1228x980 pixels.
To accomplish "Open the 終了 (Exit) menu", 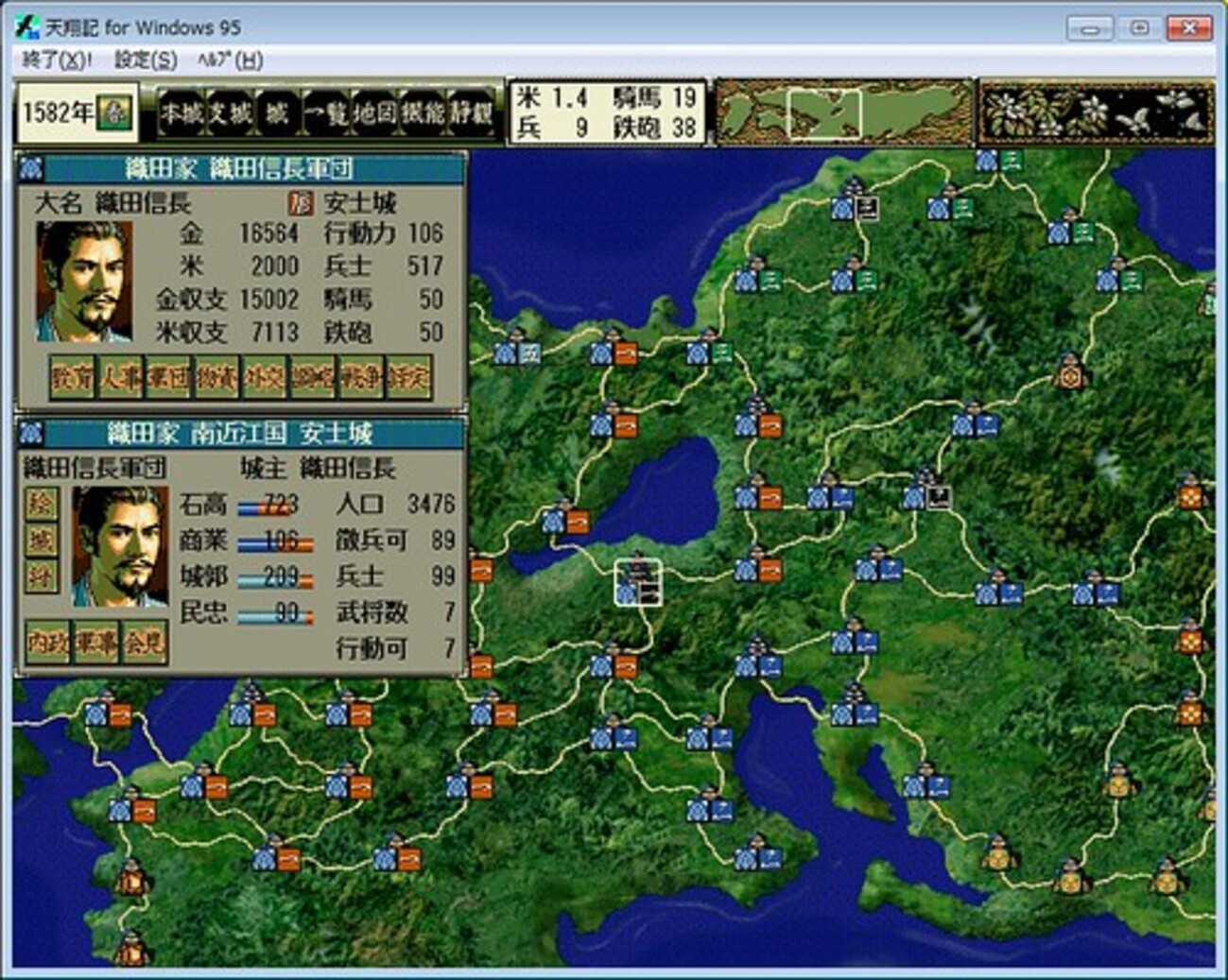I will [57, 60].
